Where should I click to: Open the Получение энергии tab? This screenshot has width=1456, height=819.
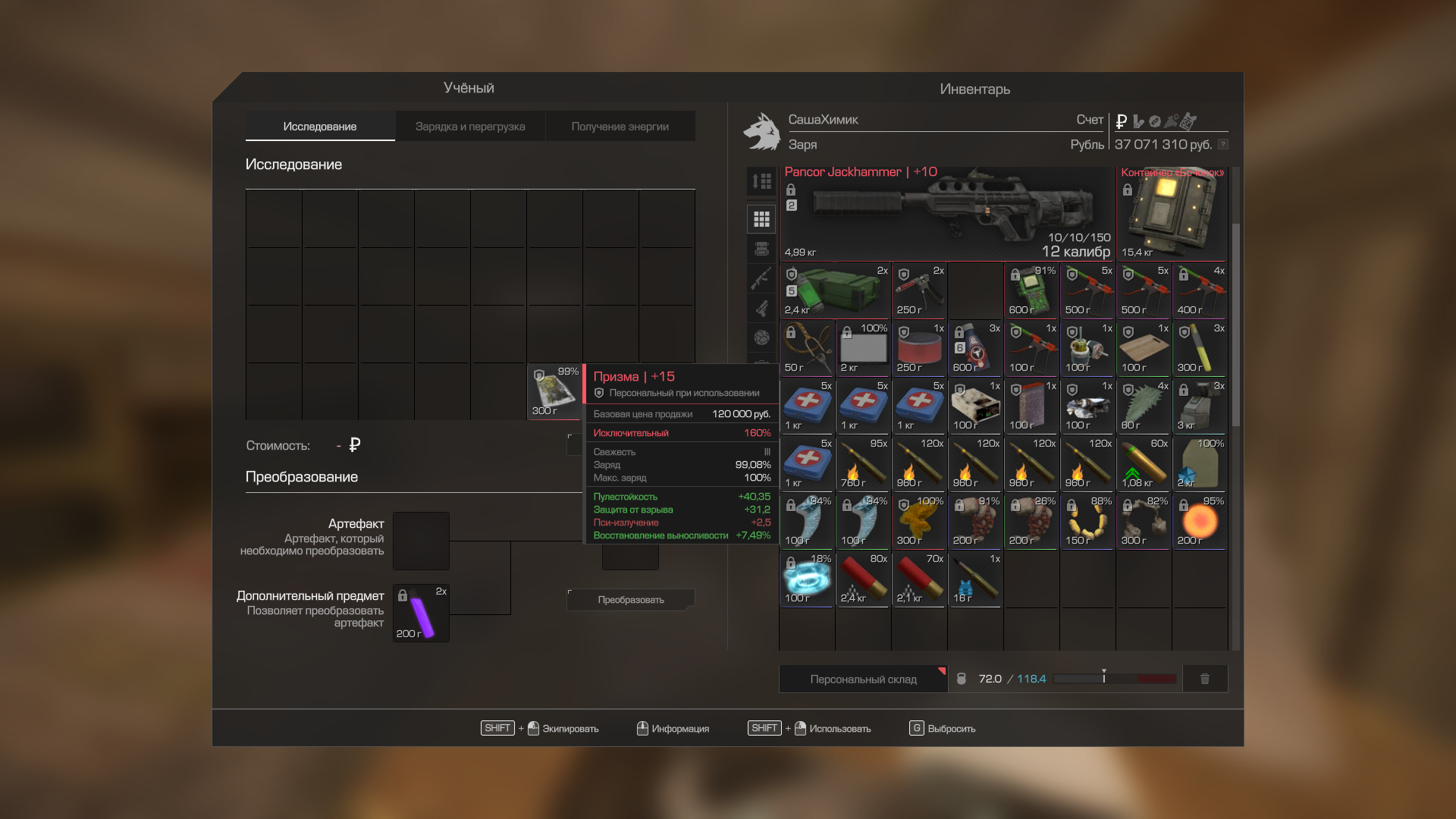620,127
